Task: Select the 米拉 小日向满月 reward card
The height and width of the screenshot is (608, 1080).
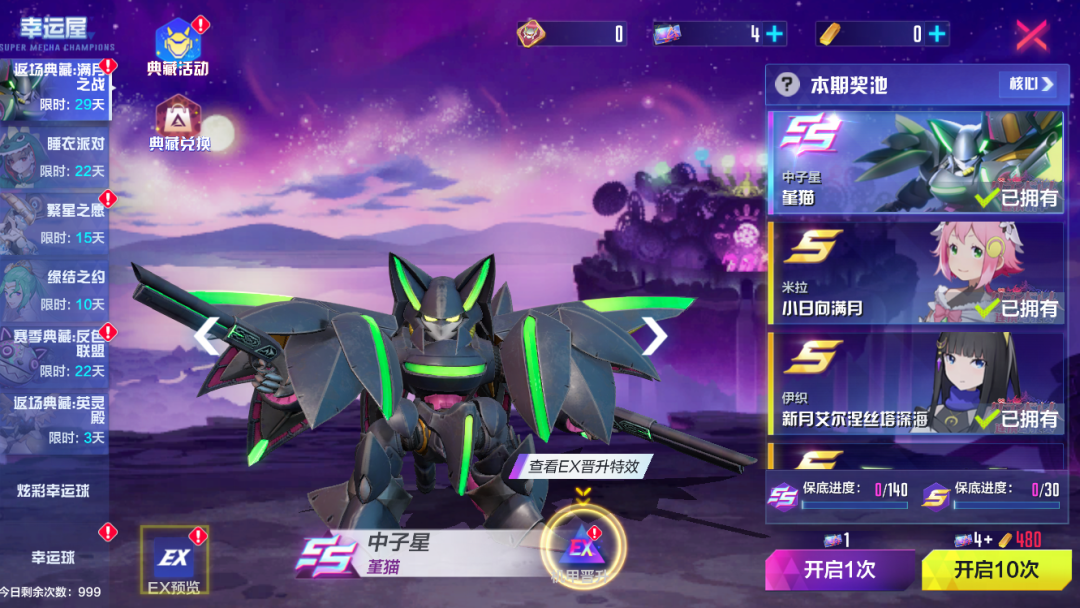Action: point(914,272)
